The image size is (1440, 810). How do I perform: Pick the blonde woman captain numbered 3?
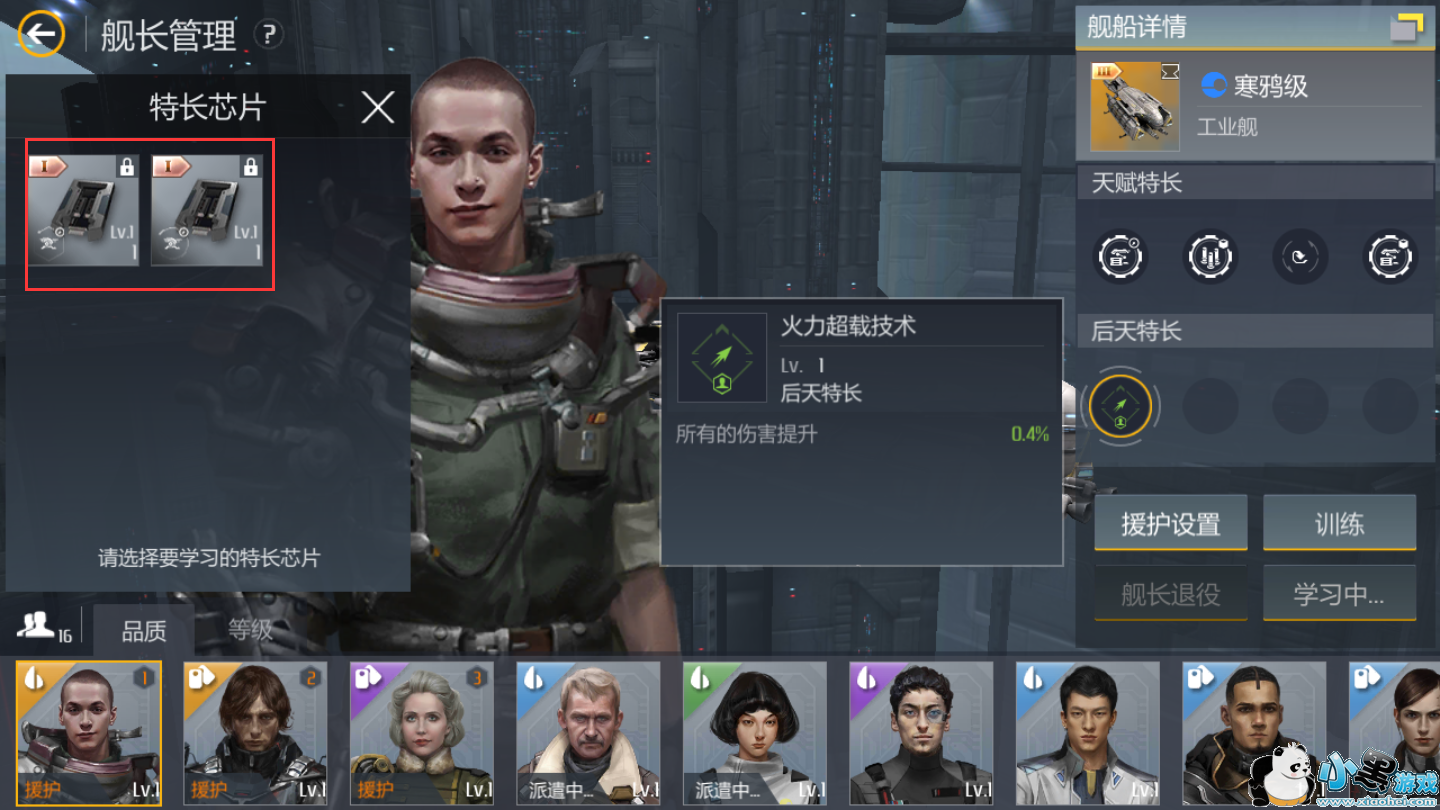(x=422, y=733)
